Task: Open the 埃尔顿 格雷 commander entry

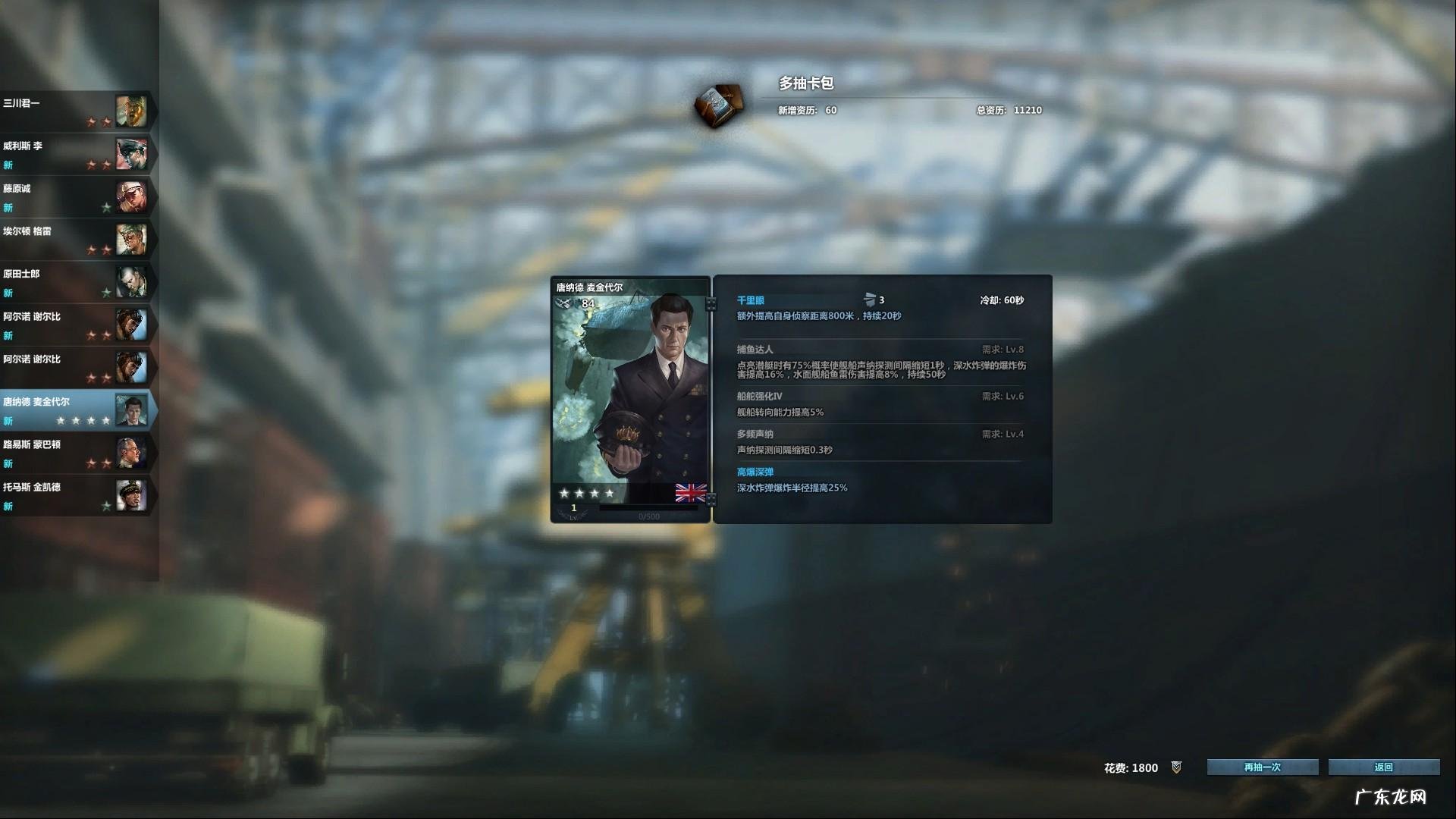Action: (x=76, y=240)
